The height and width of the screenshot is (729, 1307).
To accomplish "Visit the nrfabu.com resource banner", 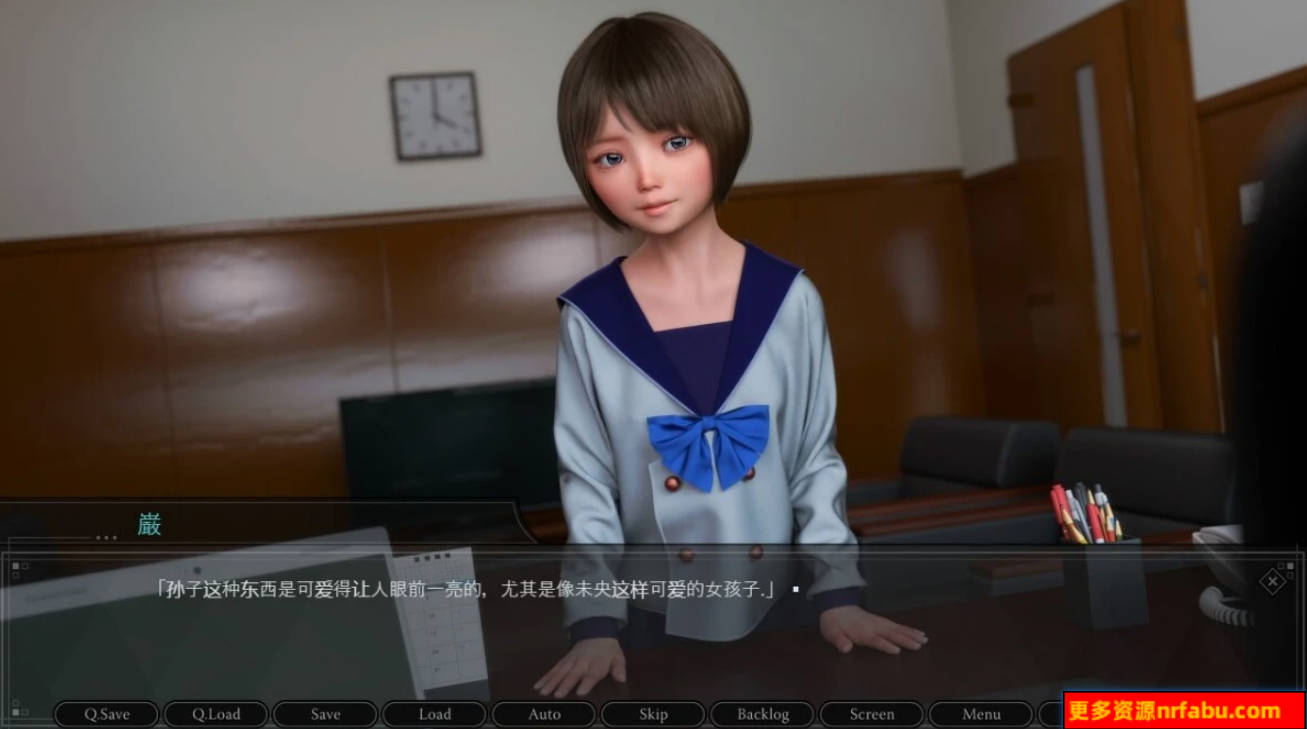I will (1180, 712).
